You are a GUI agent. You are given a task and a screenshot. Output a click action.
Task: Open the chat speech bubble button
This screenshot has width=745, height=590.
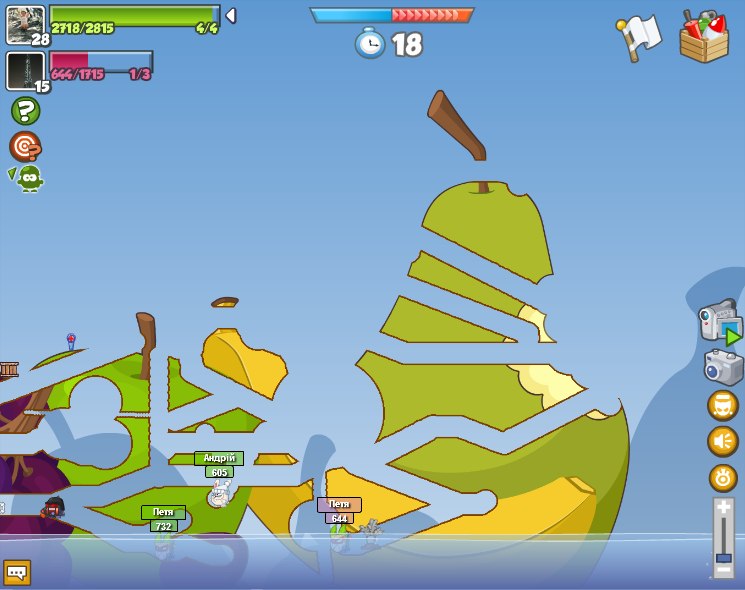[x=17, y=572]
